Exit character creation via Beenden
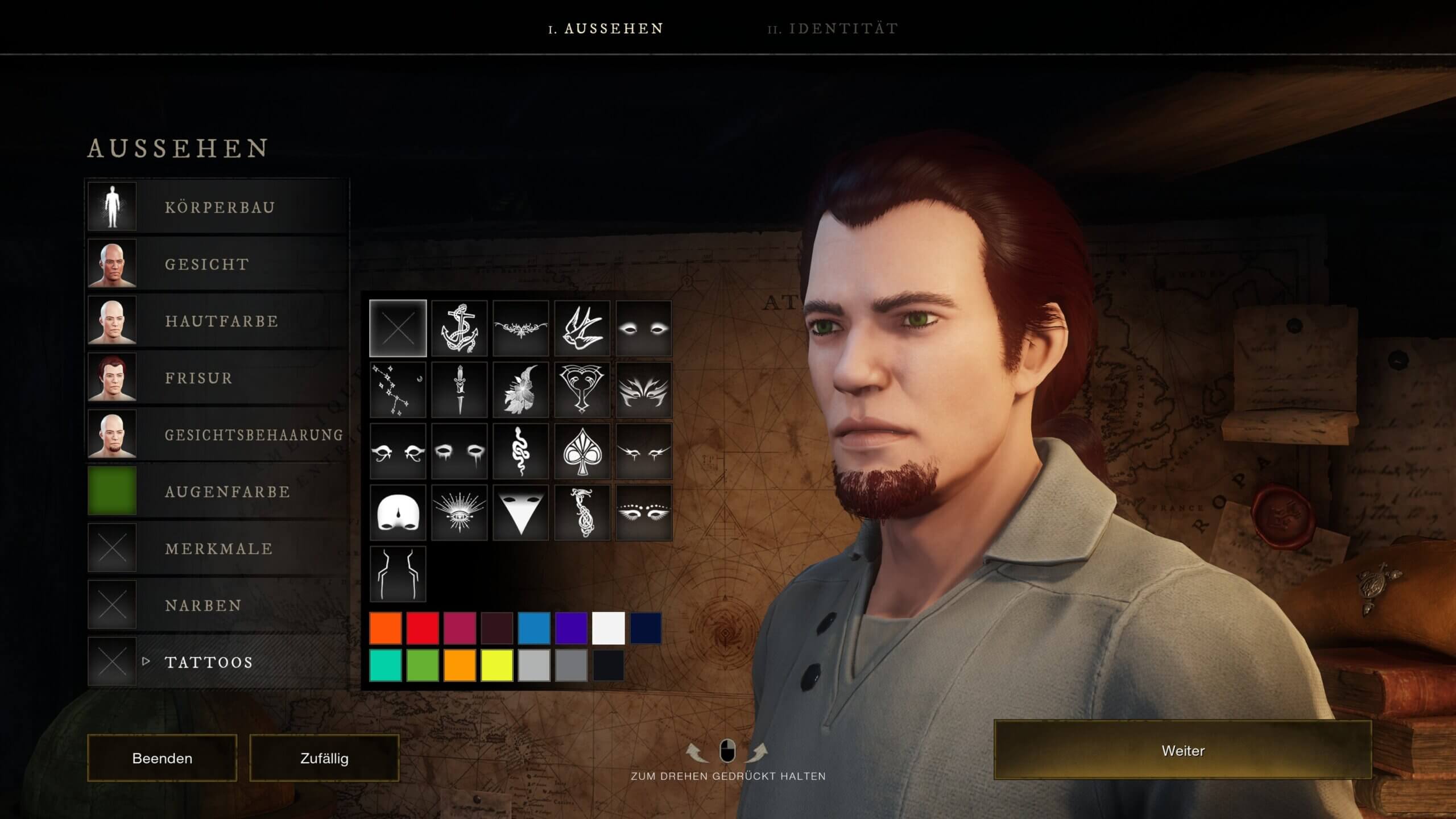Image resolution: width=1456 pixels, height=819 pixels. click(x=162, y=758)
